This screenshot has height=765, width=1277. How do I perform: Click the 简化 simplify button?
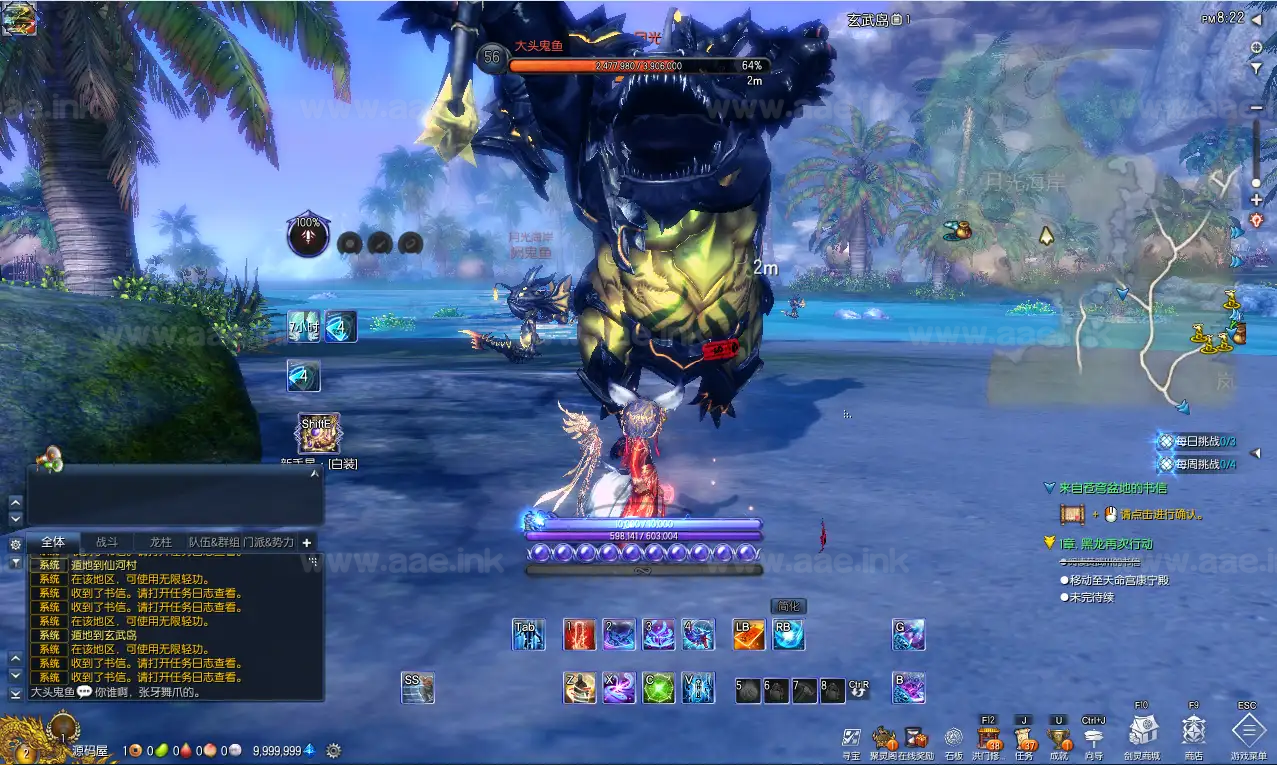(789, 606)
